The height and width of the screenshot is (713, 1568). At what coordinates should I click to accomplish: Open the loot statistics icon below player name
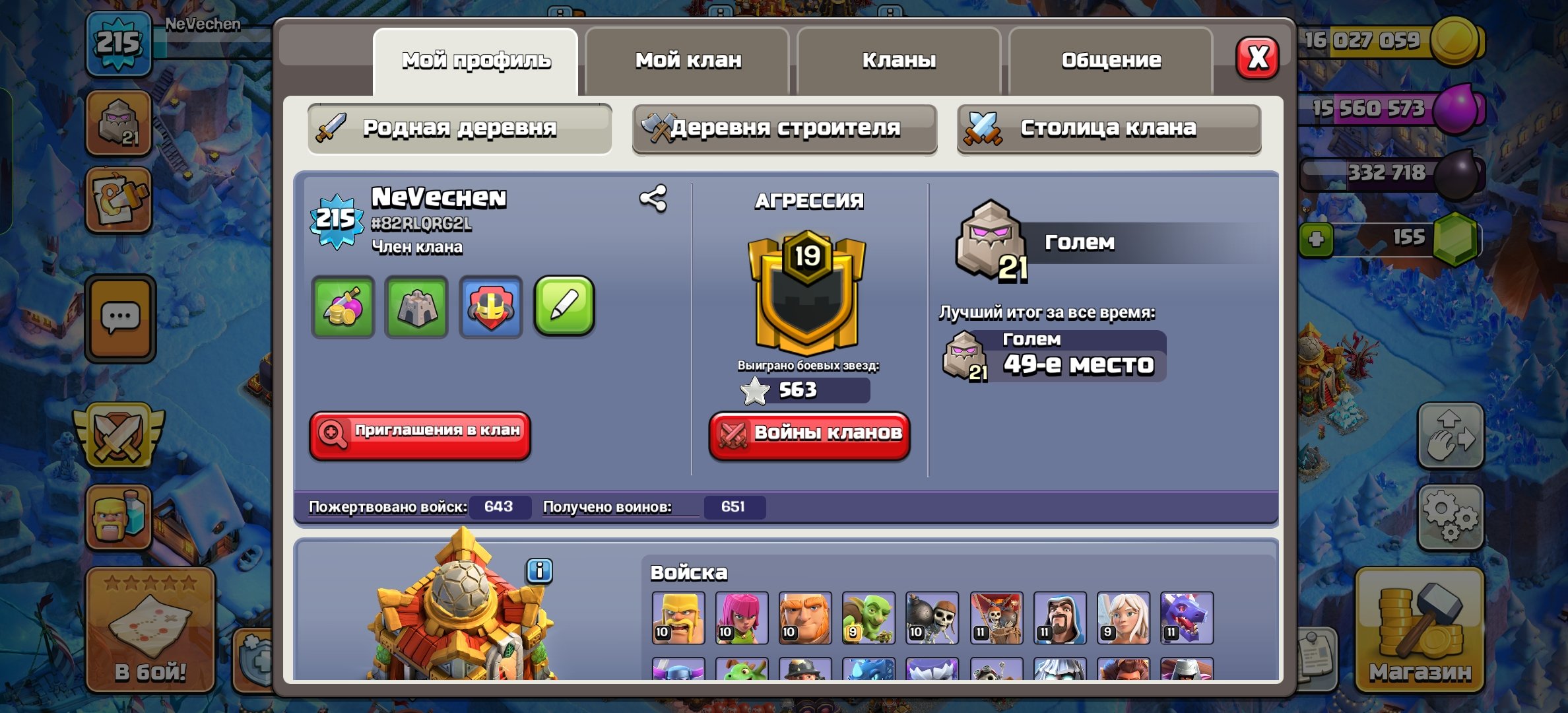click(x=343, y=308)
